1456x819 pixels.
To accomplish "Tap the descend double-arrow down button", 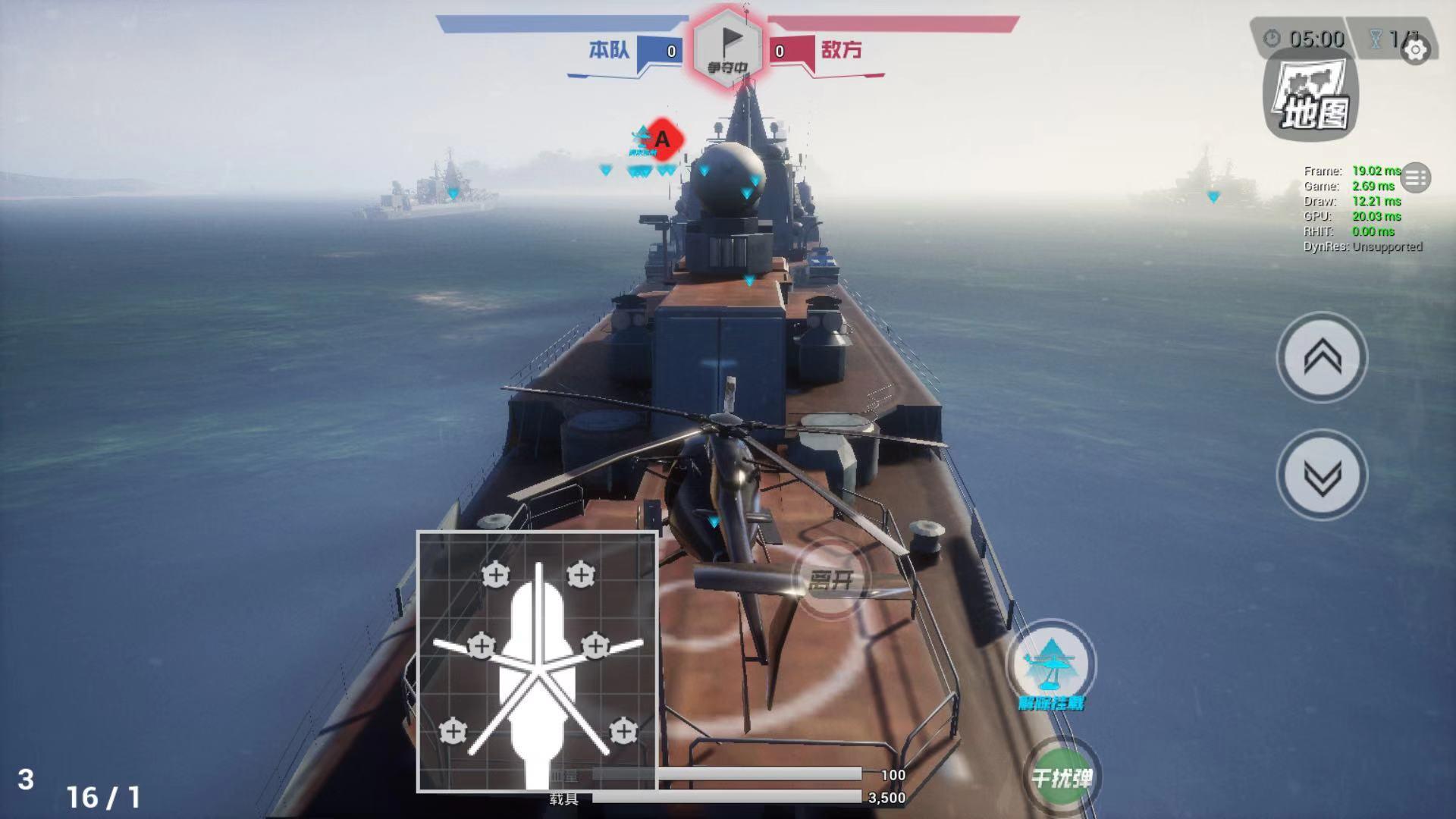I will point(1322,475).
